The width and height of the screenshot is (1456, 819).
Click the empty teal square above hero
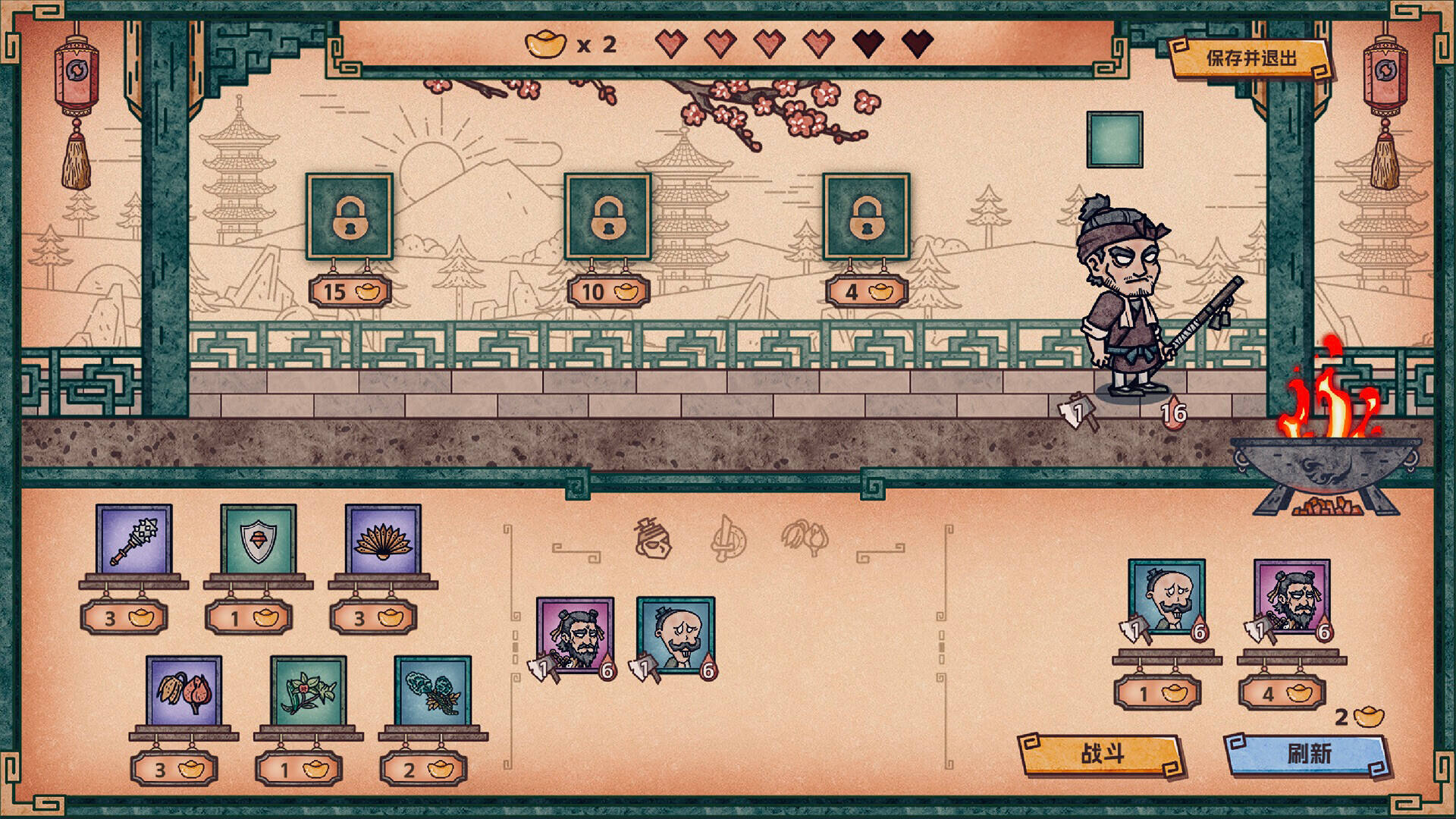pos(1114,140)
